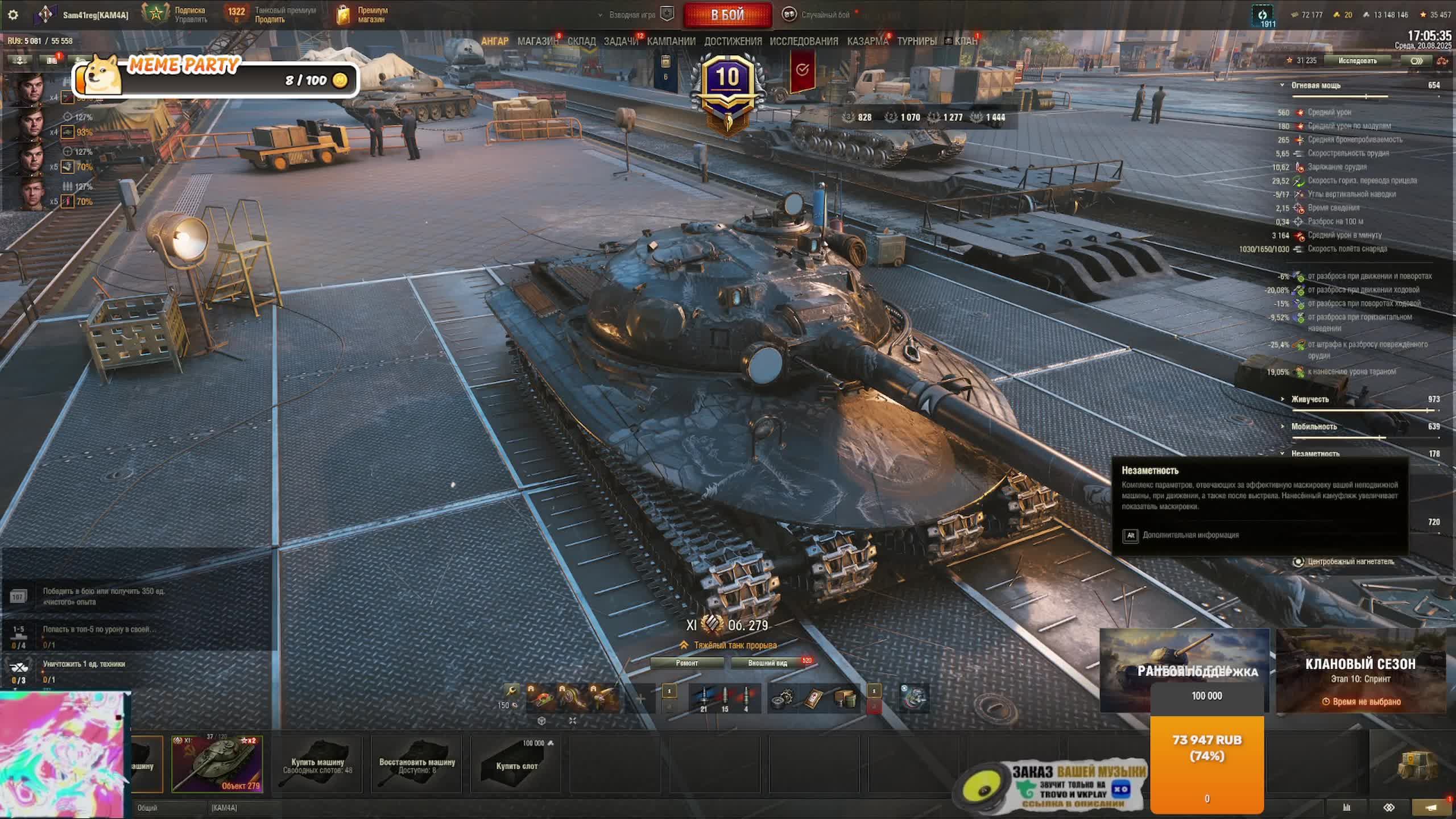Open the Восстановить машину slot
The width and height of the screenshot is (1456, 819).
416,764
